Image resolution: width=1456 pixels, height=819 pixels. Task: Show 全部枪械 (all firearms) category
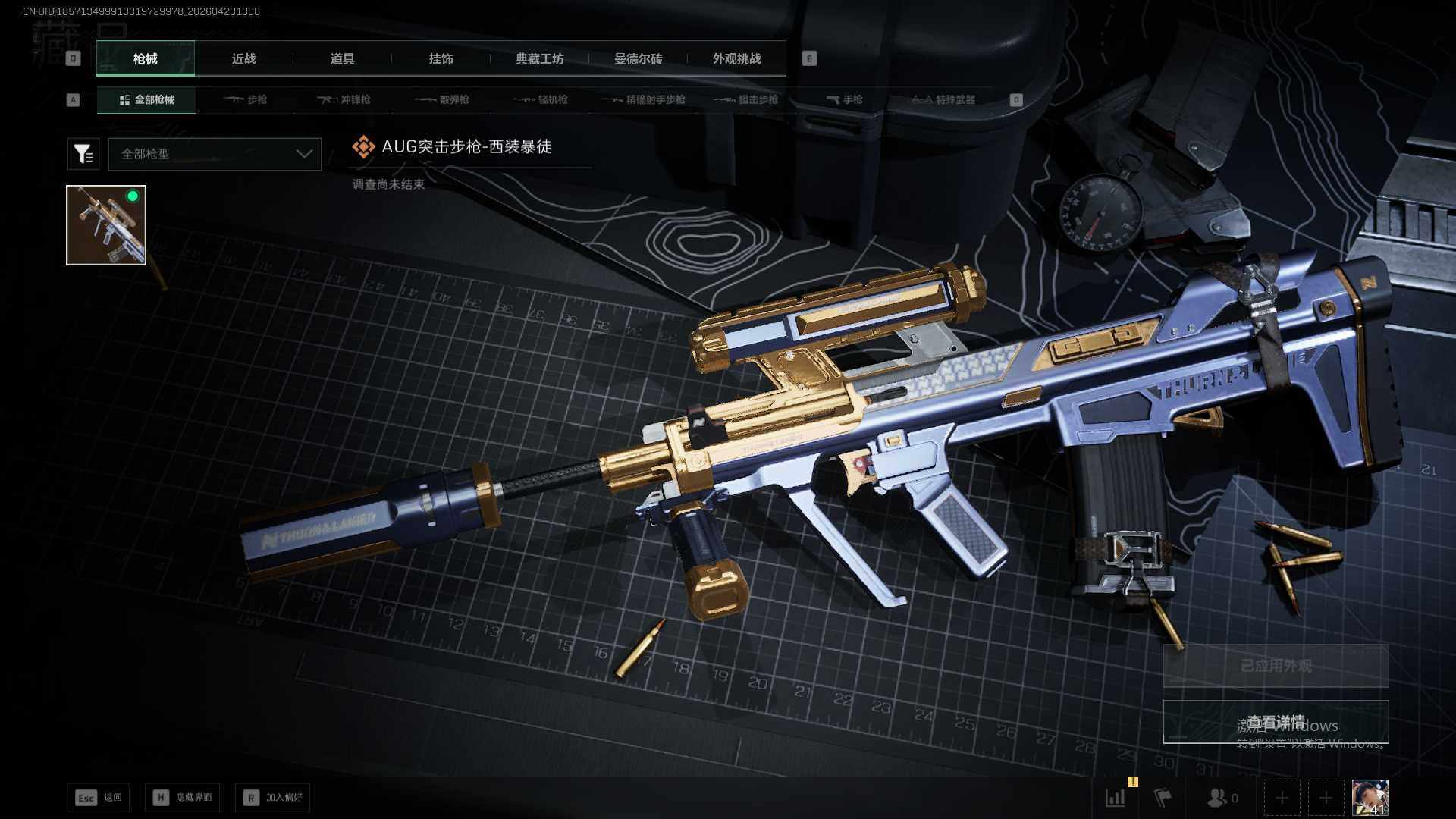click(146, 99)
